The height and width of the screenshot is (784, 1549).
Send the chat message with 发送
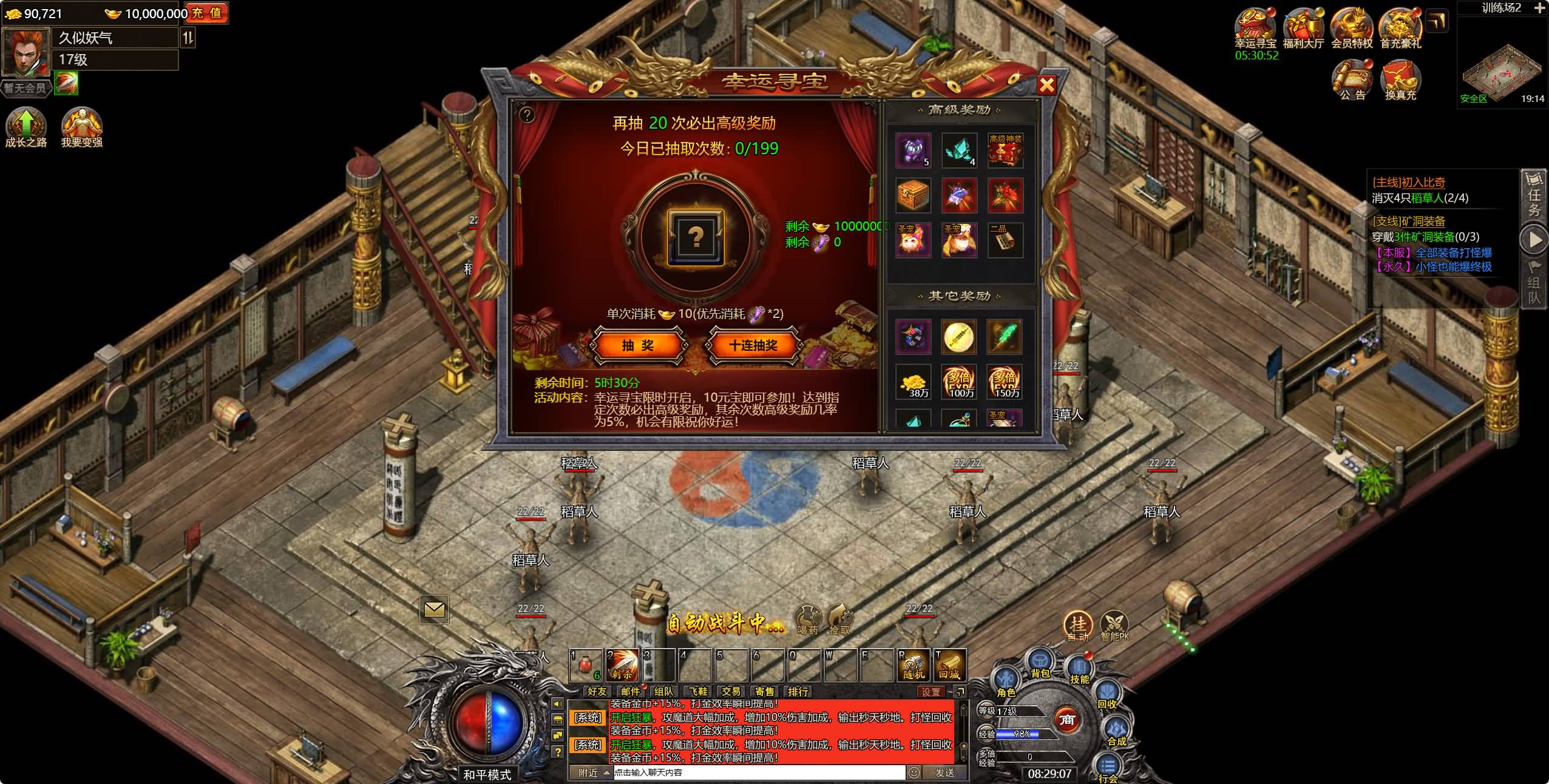click(x=944, y=772)
